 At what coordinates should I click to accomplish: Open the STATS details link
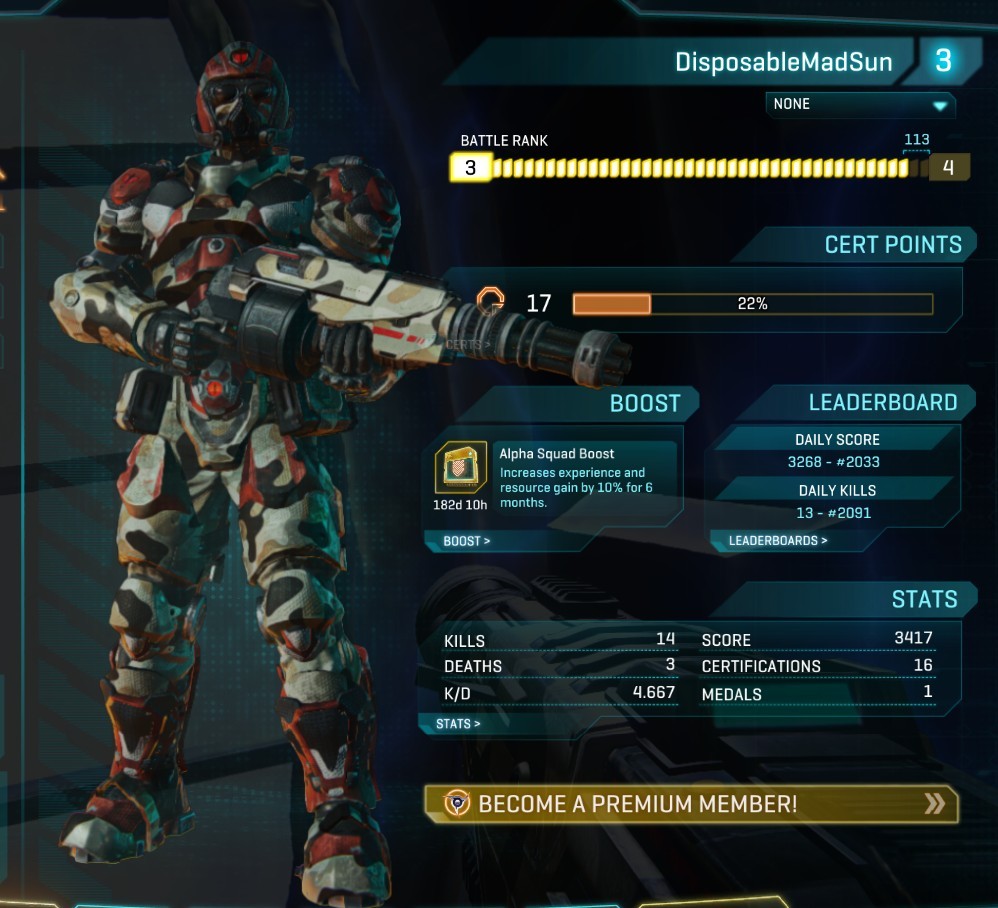[x=458, y=723]
